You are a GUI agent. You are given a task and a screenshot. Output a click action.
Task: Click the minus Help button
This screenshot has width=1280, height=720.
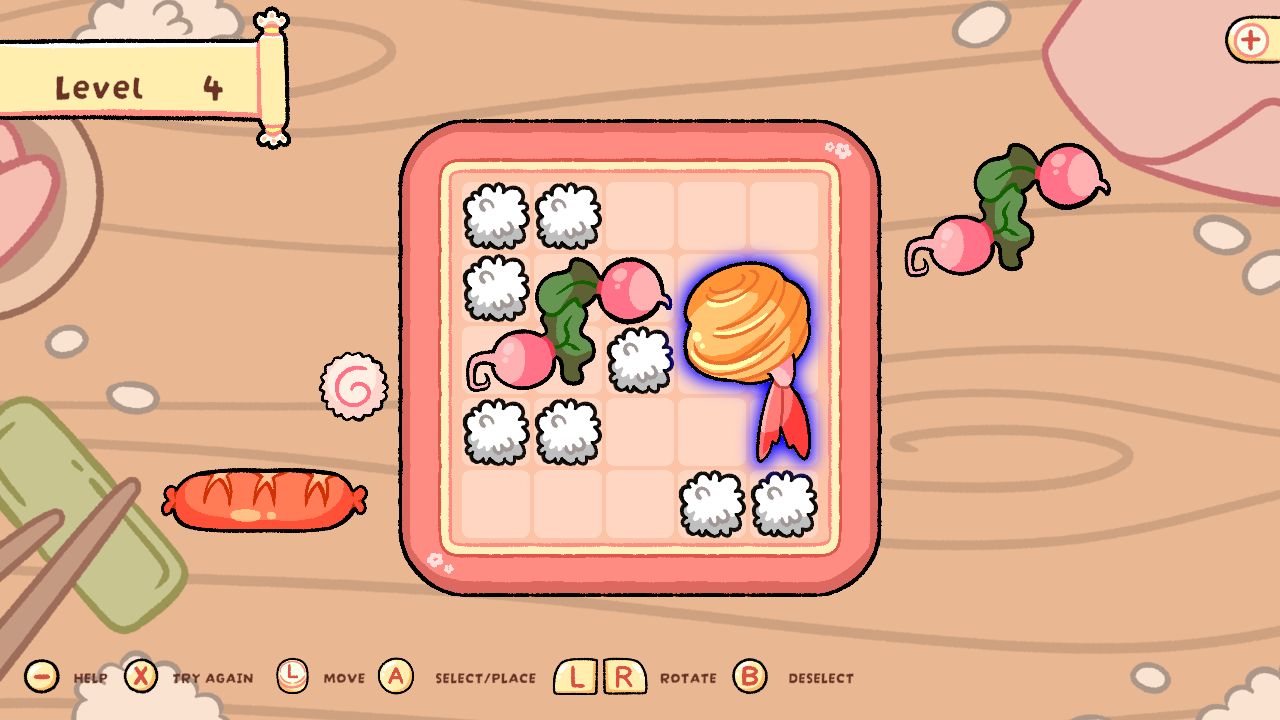tap(41, 677)
